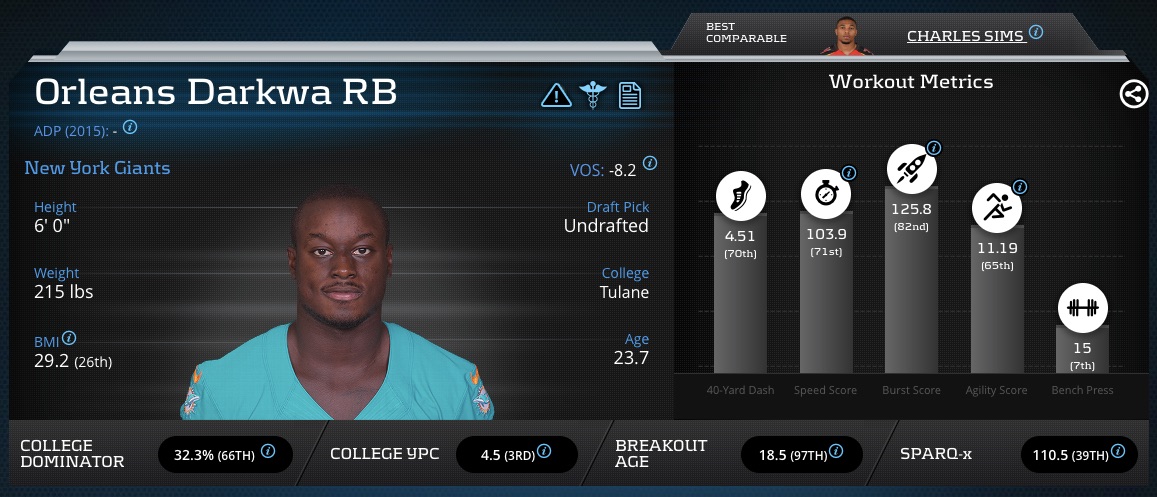The width and height of the screenshot is (1157, 497).
Task: Select the 40-Yard Dash shoe icon
Action: (740, 196)
